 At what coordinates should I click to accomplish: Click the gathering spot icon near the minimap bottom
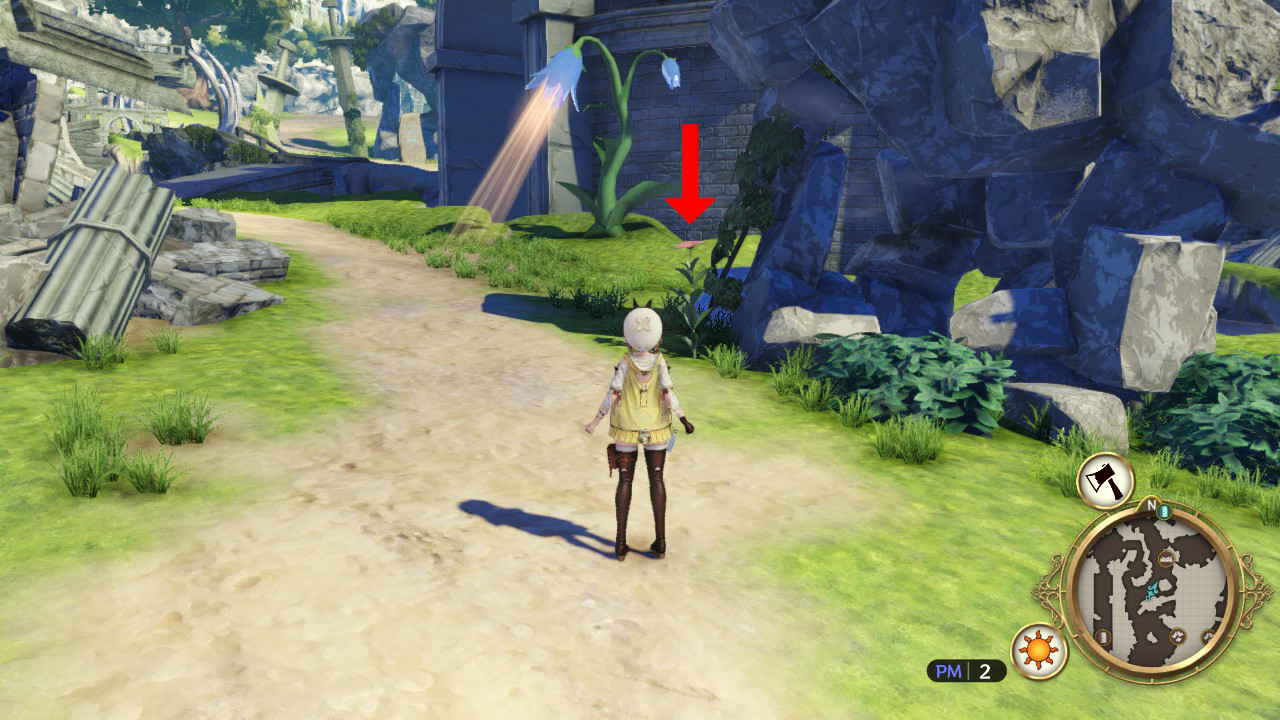tap(1178, 636)
